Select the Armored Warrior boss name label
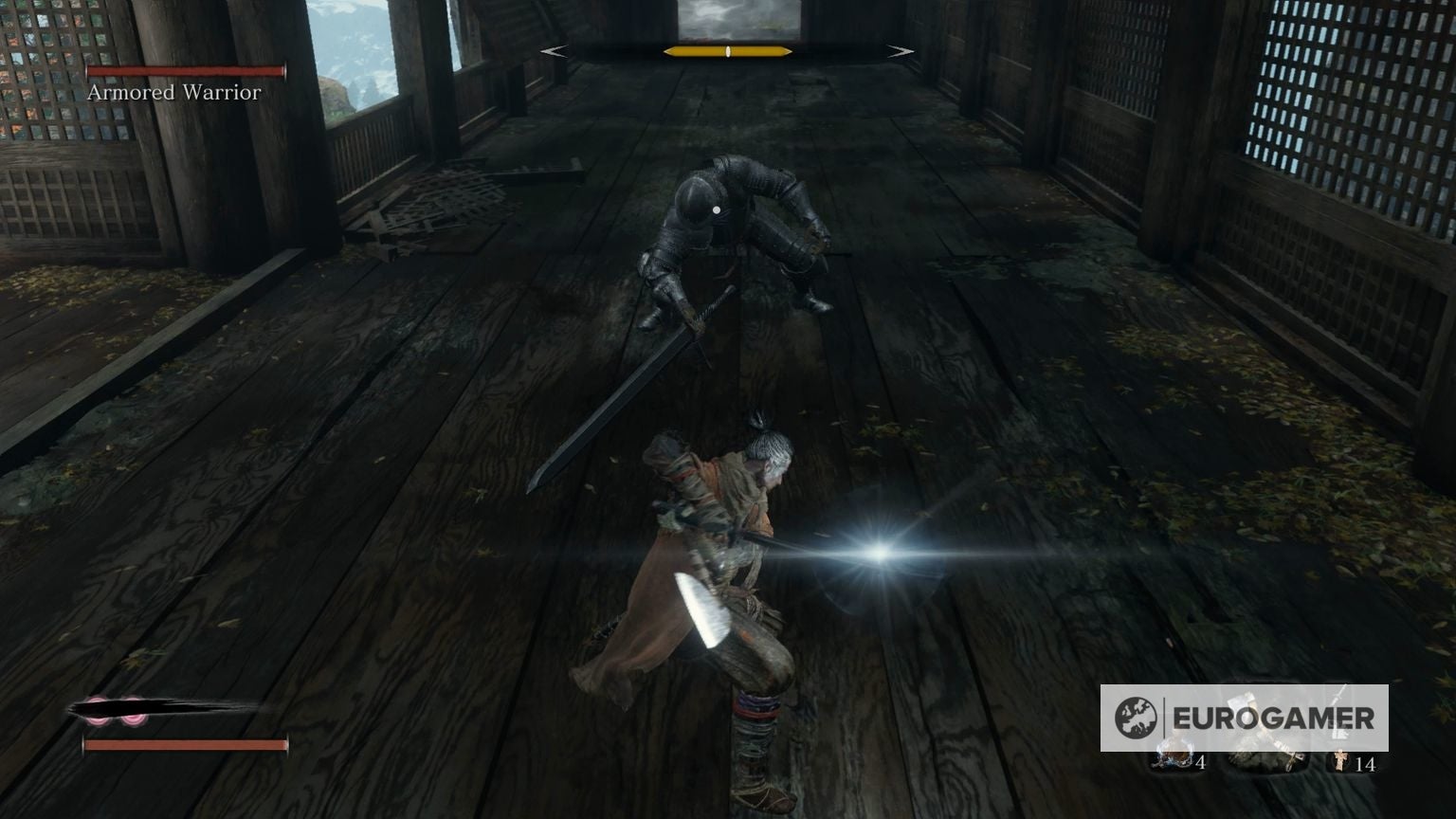1456x819 pixels. point(173,93)
